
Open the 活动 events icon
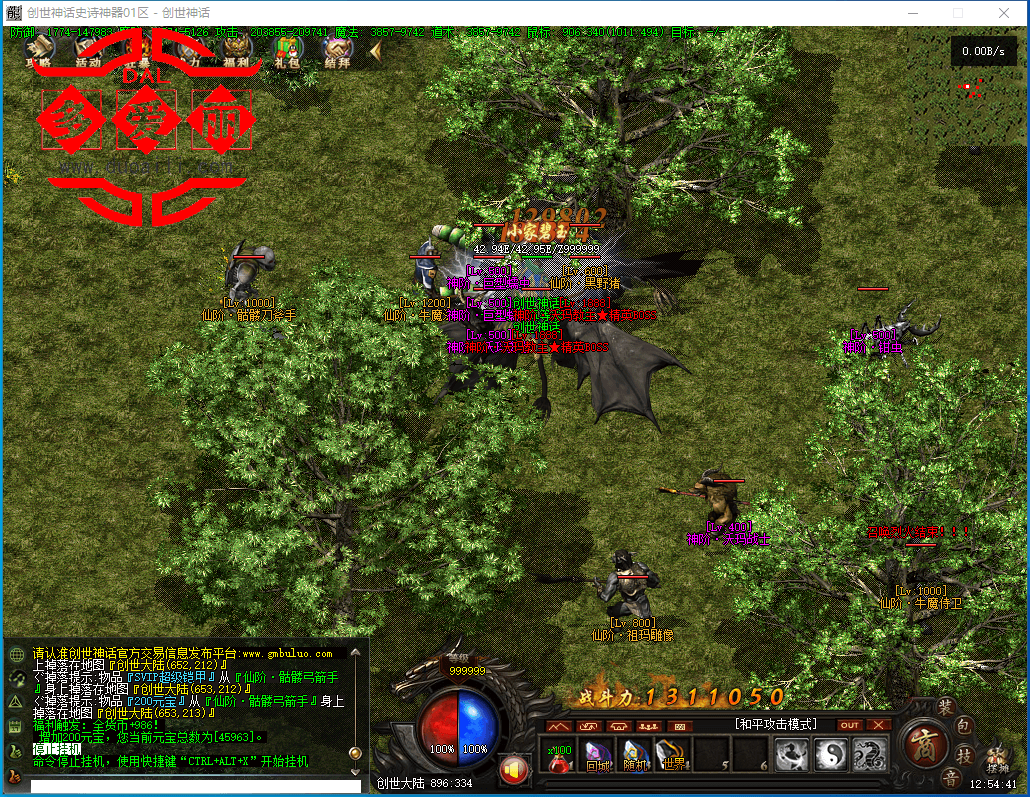tap(88, 48)
